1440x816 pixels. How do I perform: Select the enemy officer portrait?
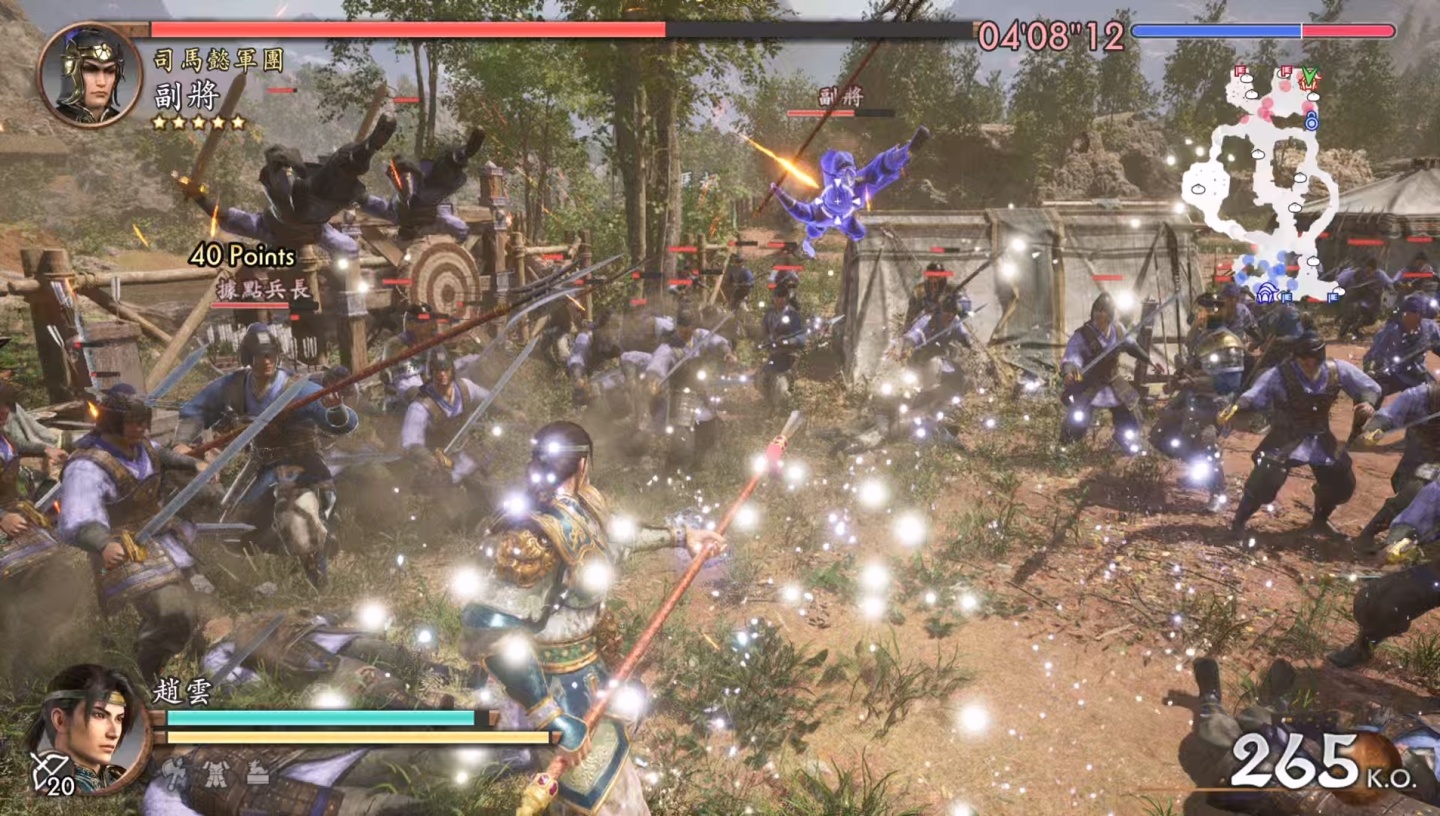89,73
